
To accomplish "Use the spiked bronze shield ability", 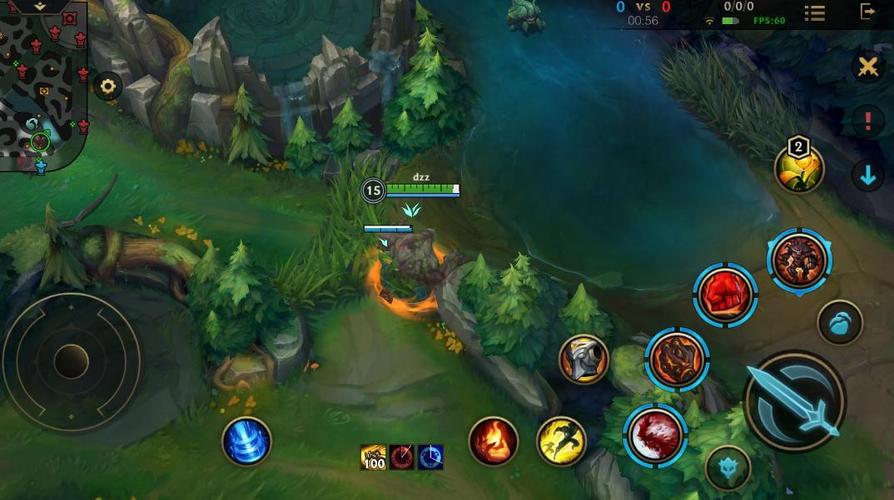I will [x=677, y=358].
